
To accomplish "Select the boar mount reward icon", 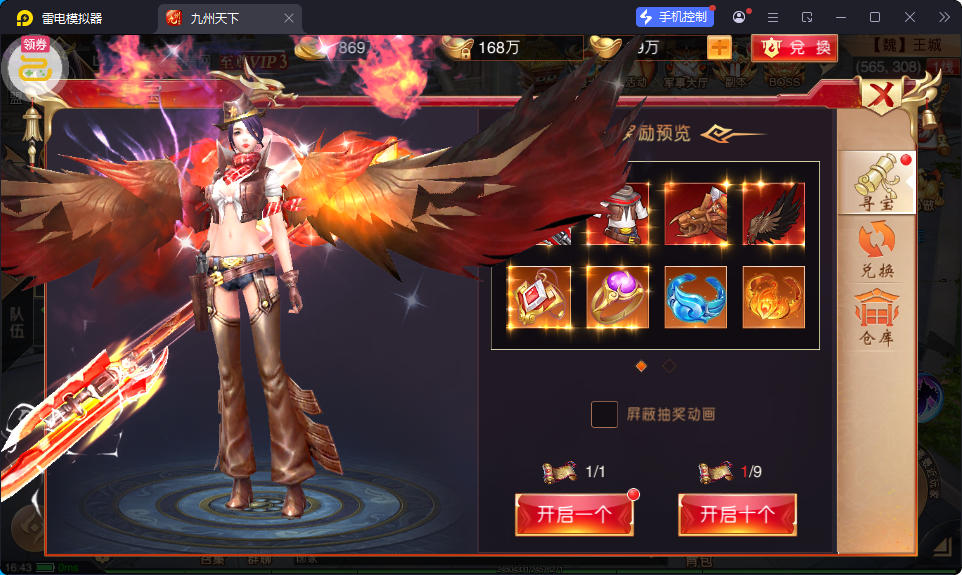I will [x=696, y=214].
